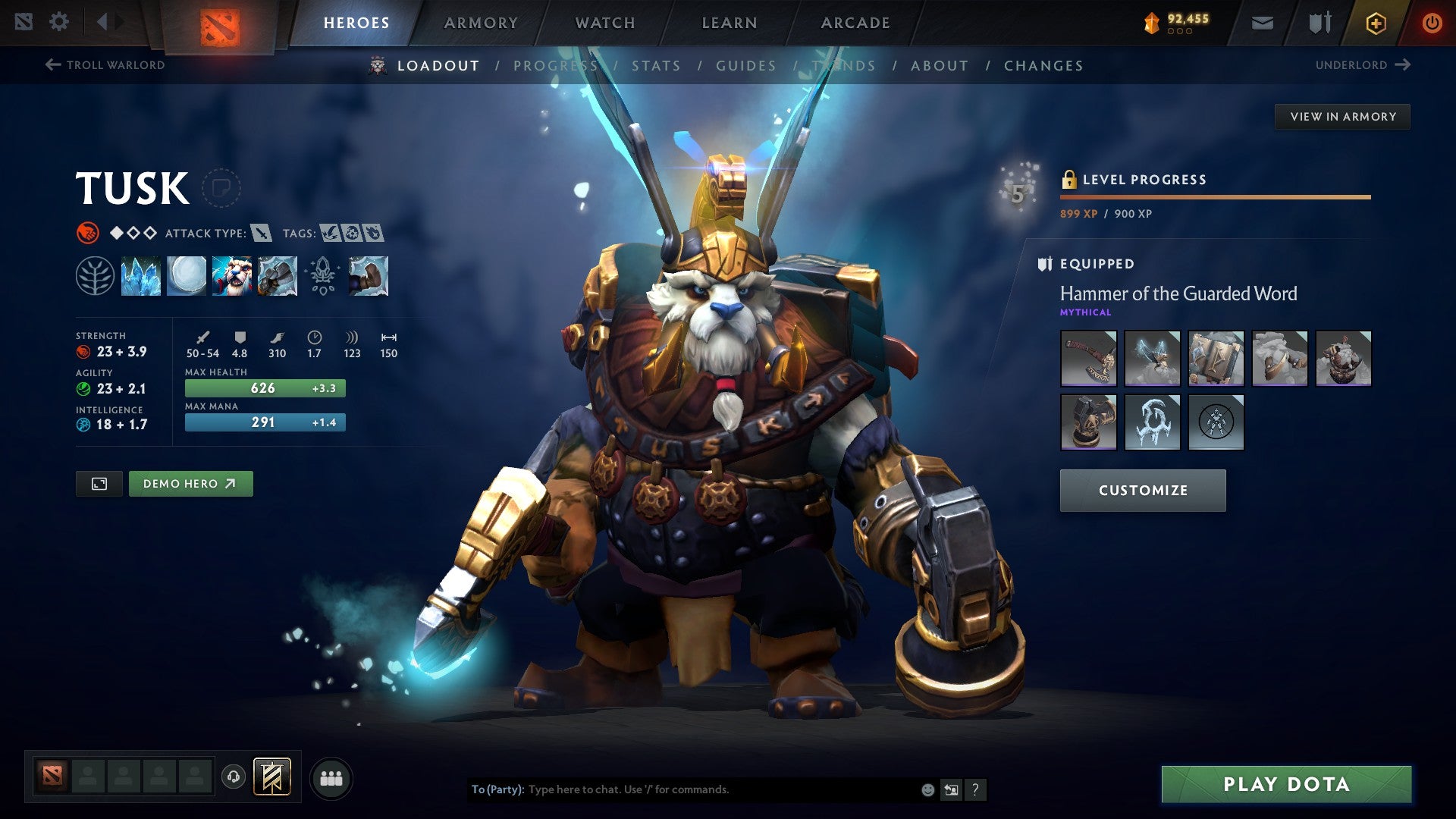Open the ARMORY menu

481,23
